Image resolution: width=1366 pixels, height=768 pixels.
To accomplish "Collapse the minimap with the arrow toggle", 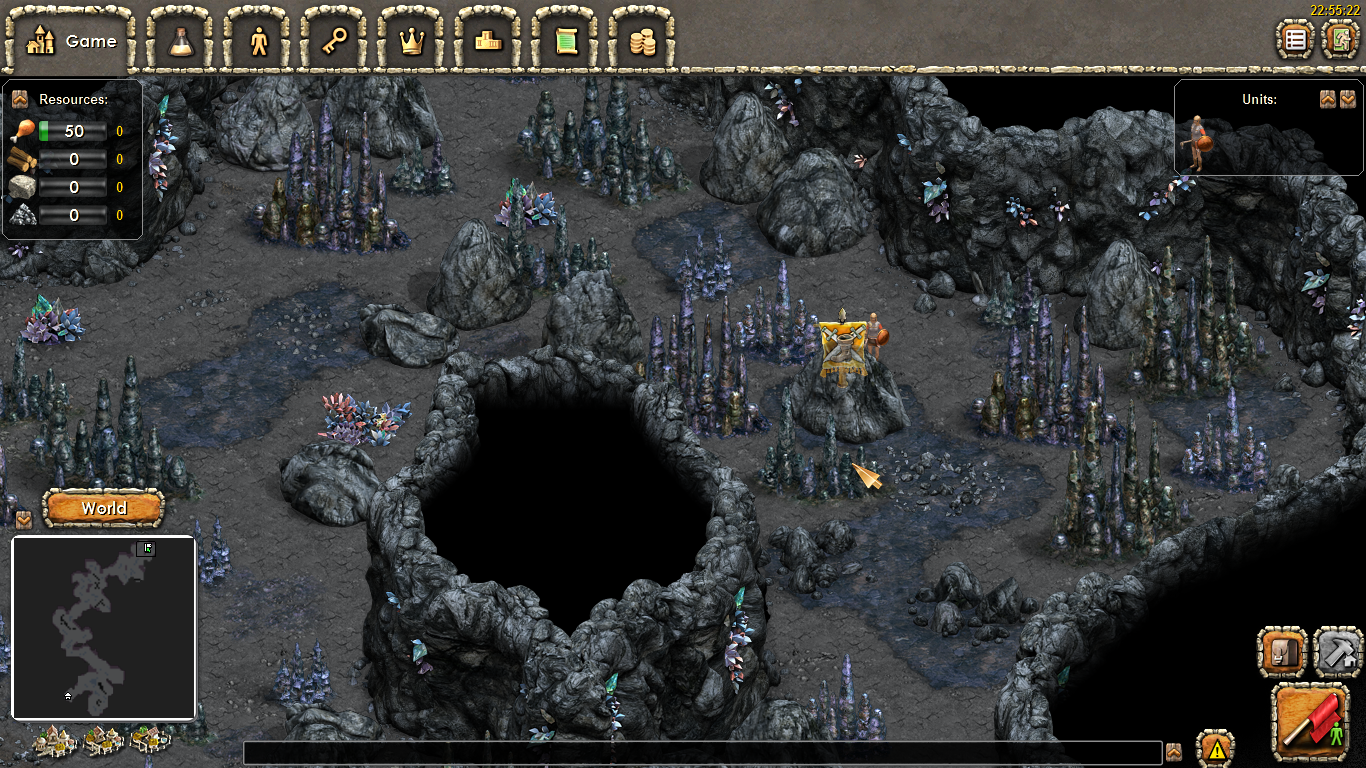I will point(23,520).
